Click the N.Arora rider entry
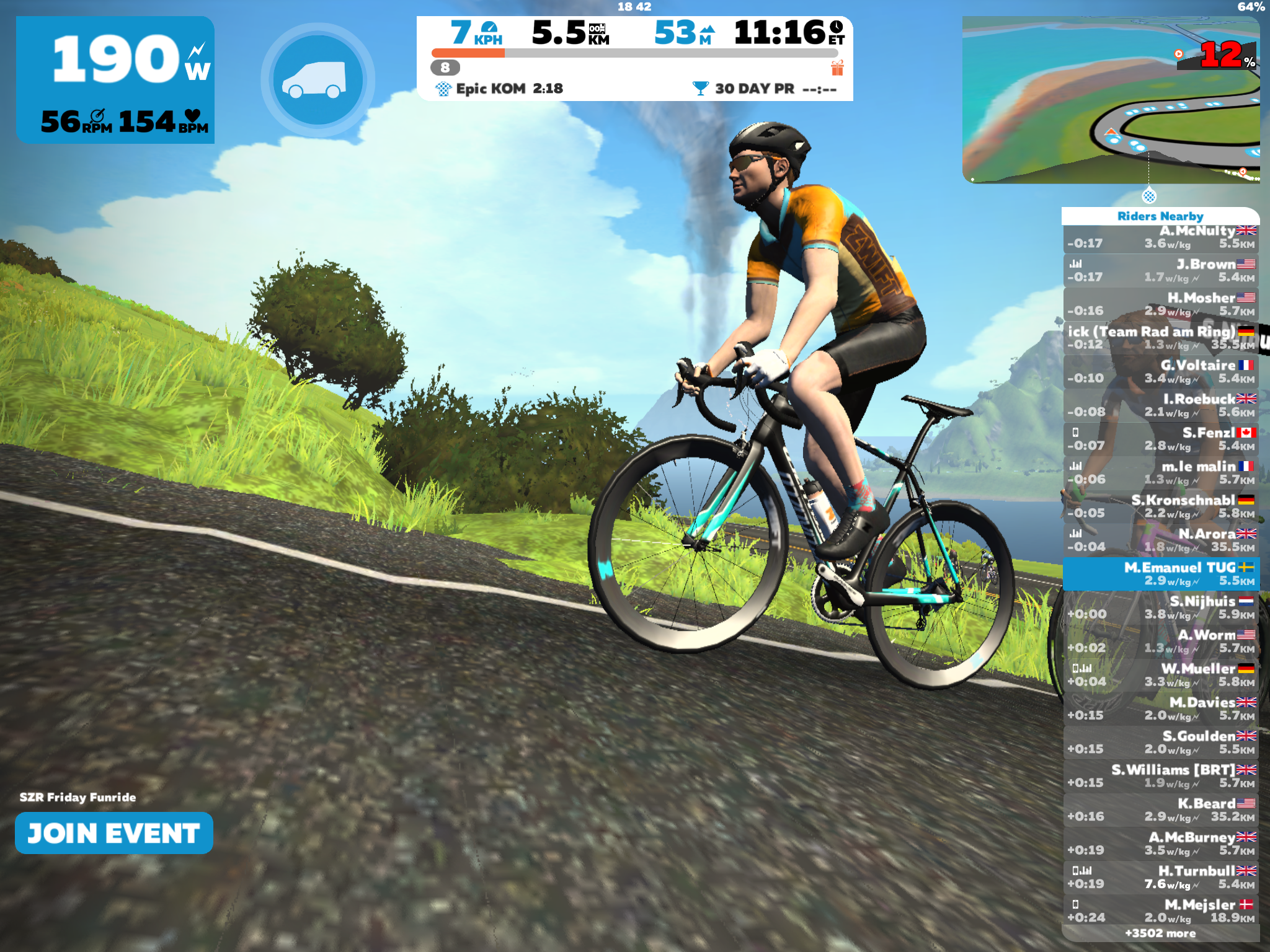 pyautogui.click(x=1161, y=540)
